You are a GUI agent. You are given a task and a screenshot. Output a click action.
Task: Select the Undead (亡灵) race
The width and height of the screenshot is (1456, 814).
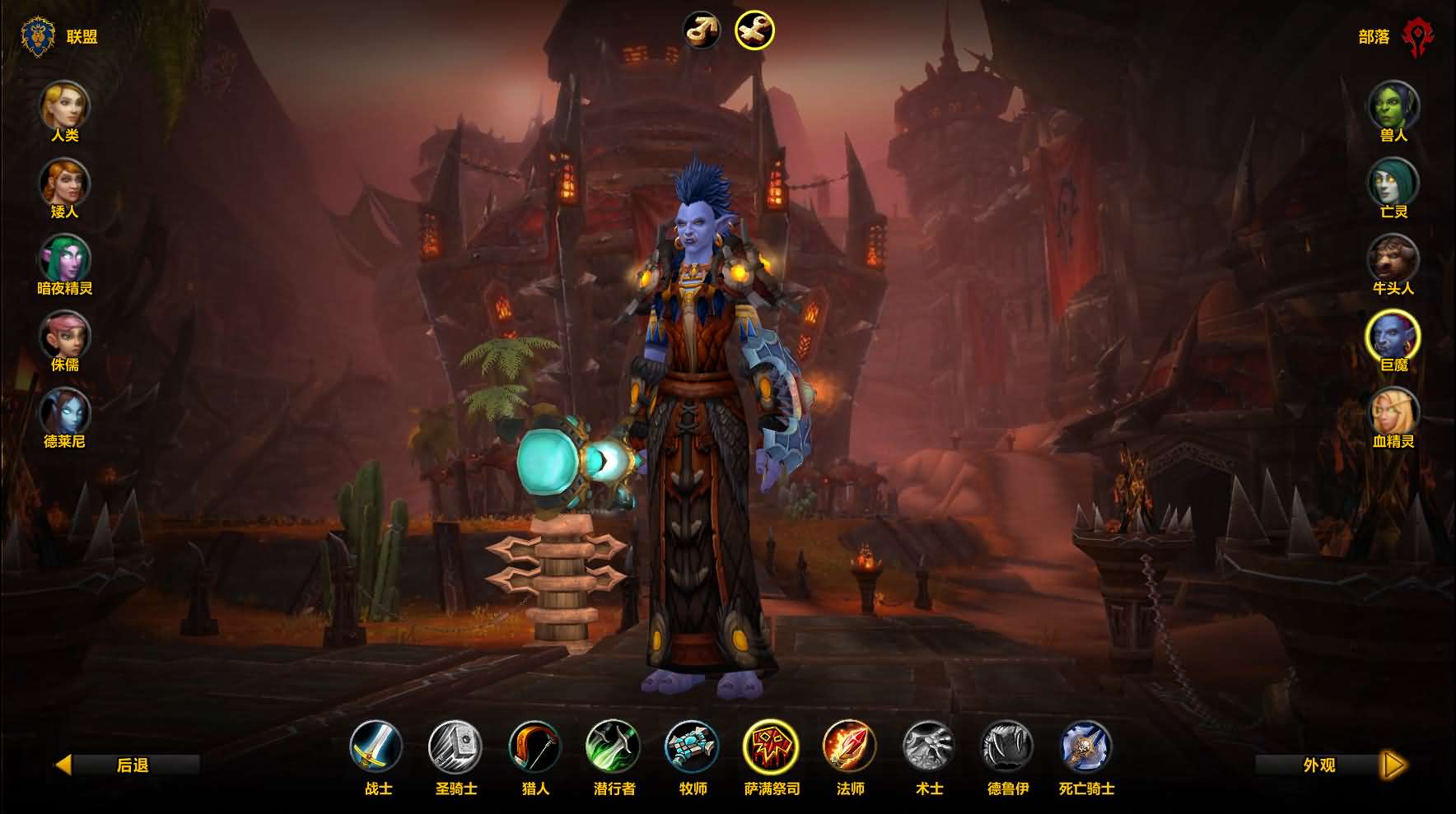[x=1393, y=182]
